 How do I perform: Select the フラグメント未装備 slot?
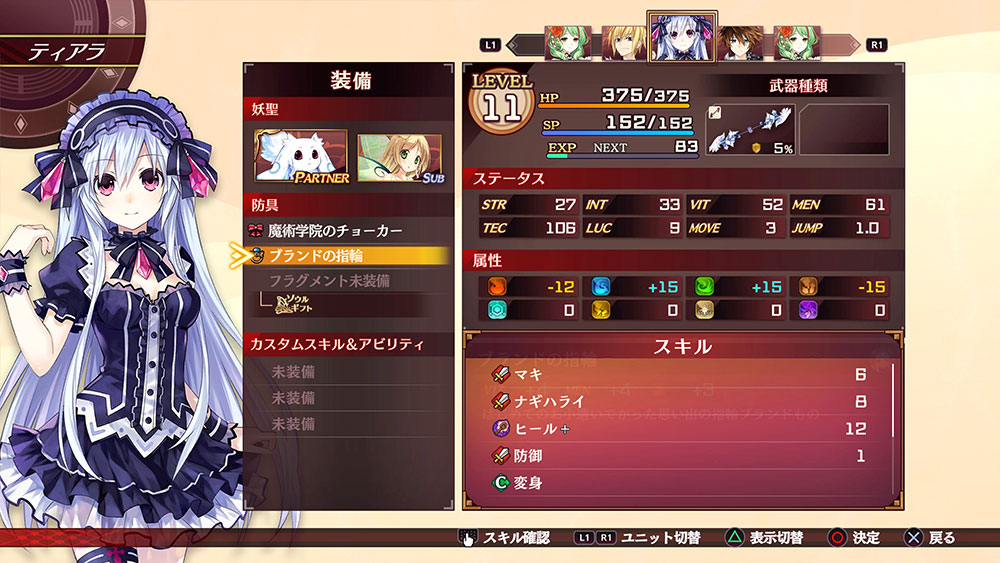(330, 281)
